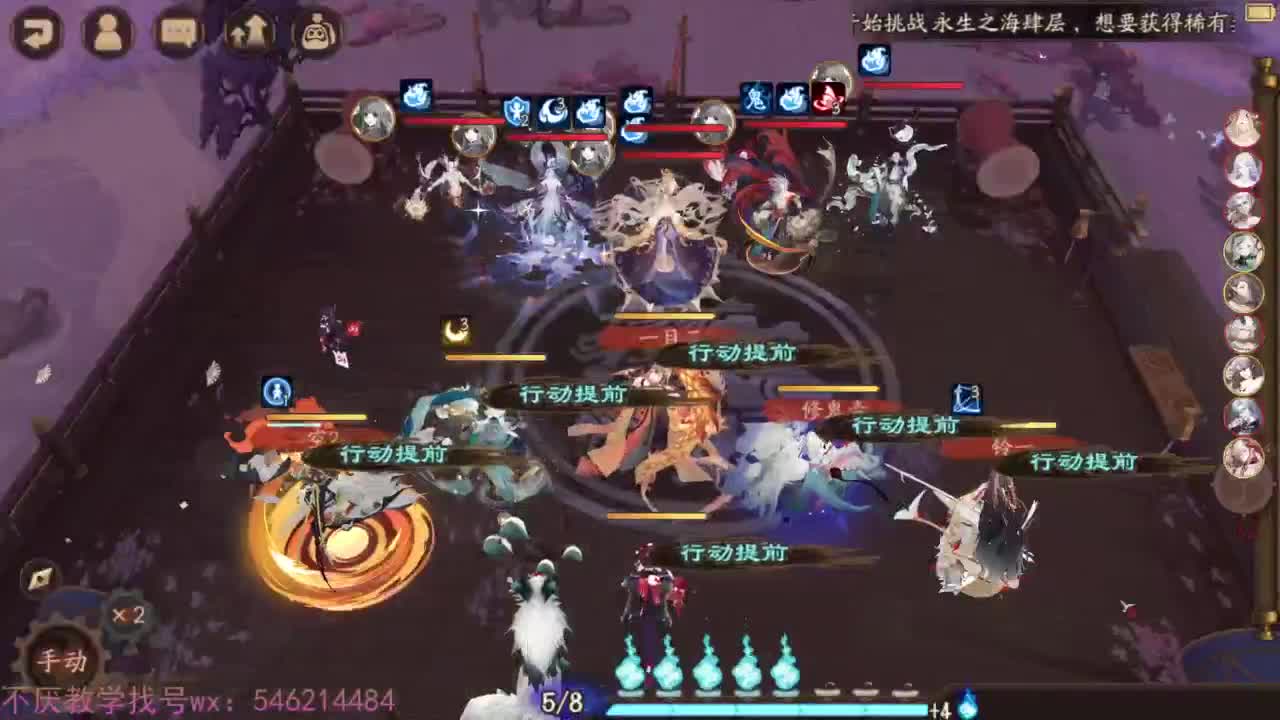1280x720 pixels.
Task: Toggle 手动 manual battle mode
Action: click(x=60, y=660)
